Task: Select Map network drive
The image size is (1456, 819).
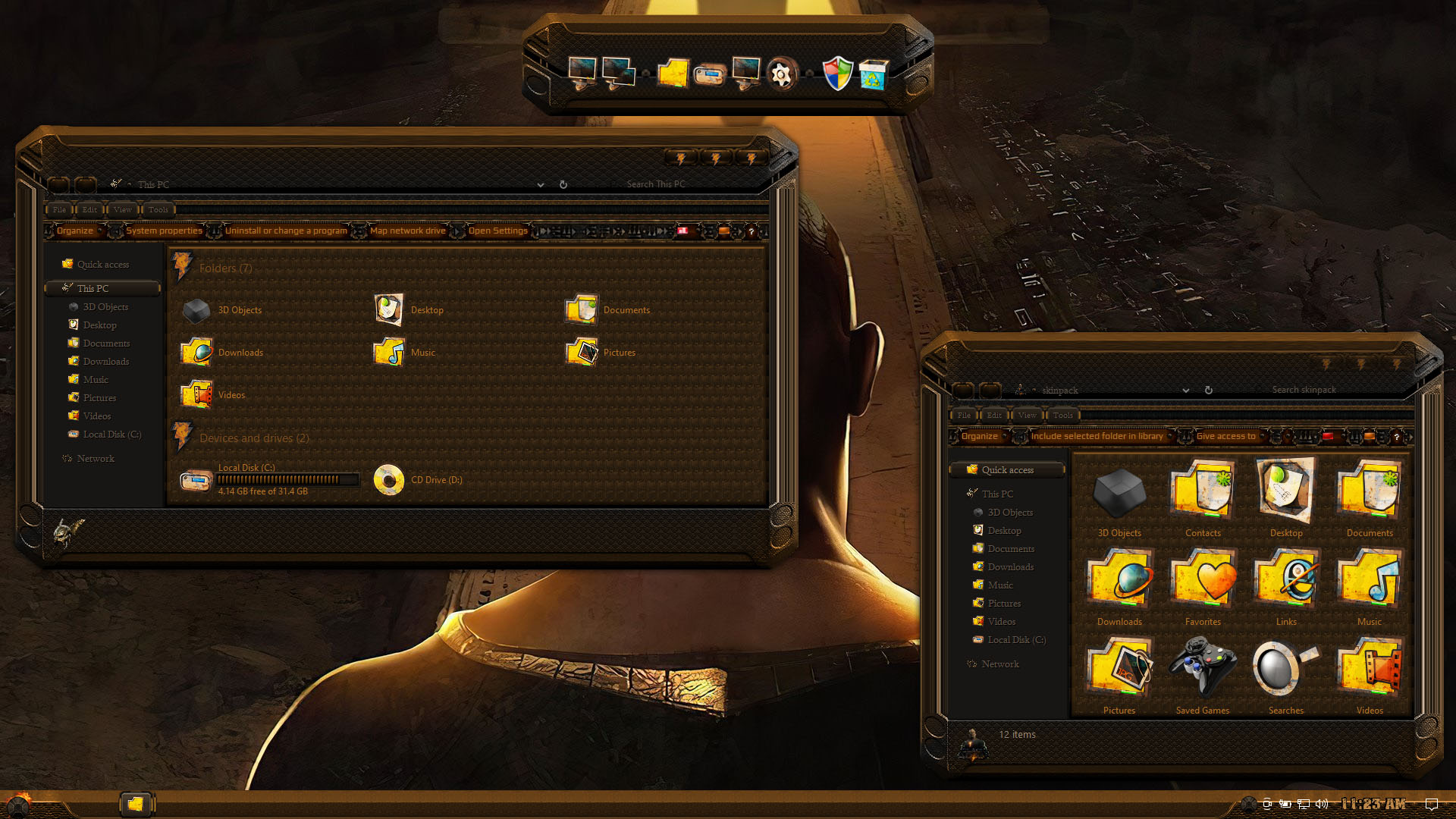Action: tap(407, 231)
